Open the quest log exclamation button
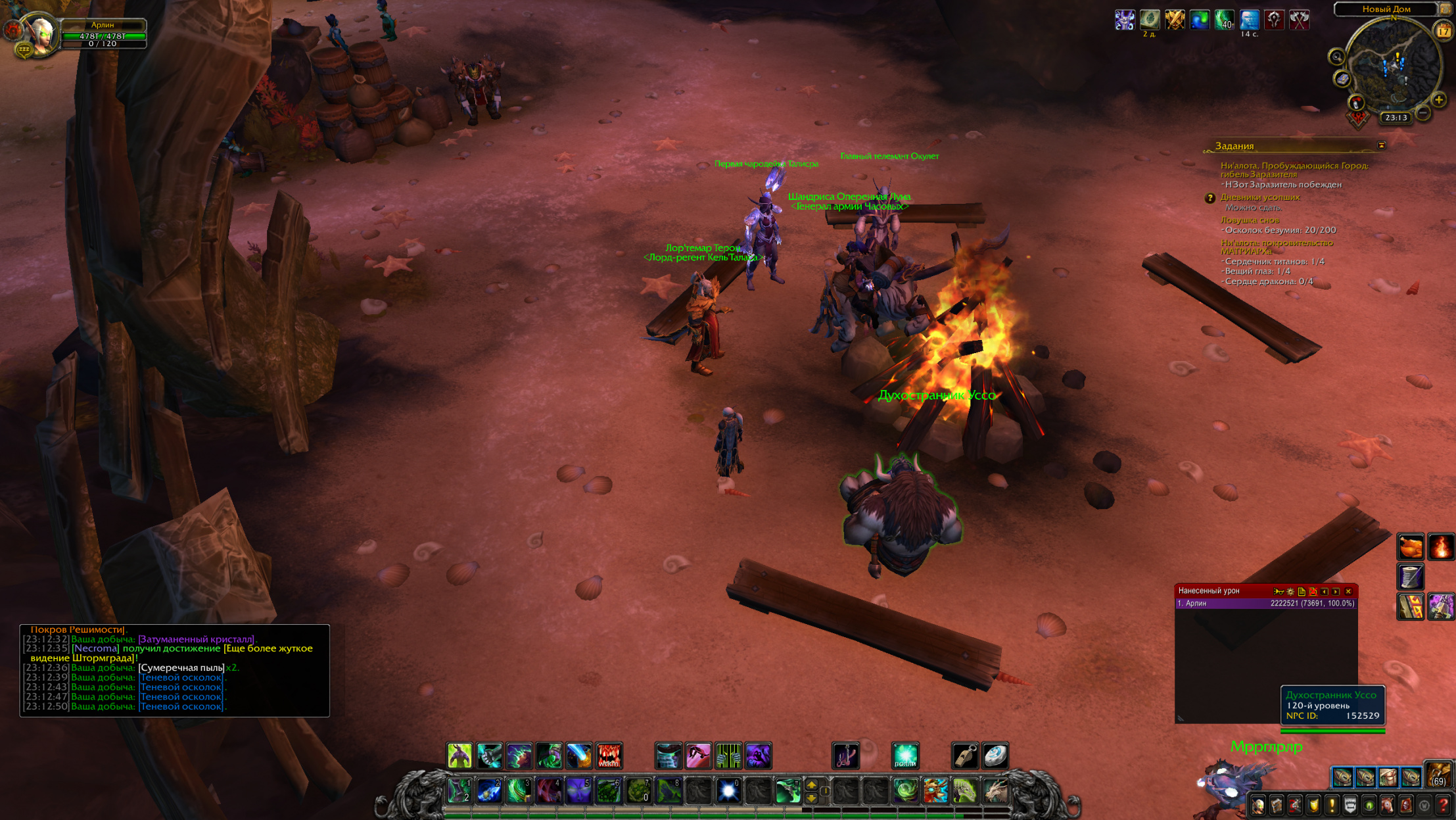This screenshot has width=1456, height=820. [1332, 806]
